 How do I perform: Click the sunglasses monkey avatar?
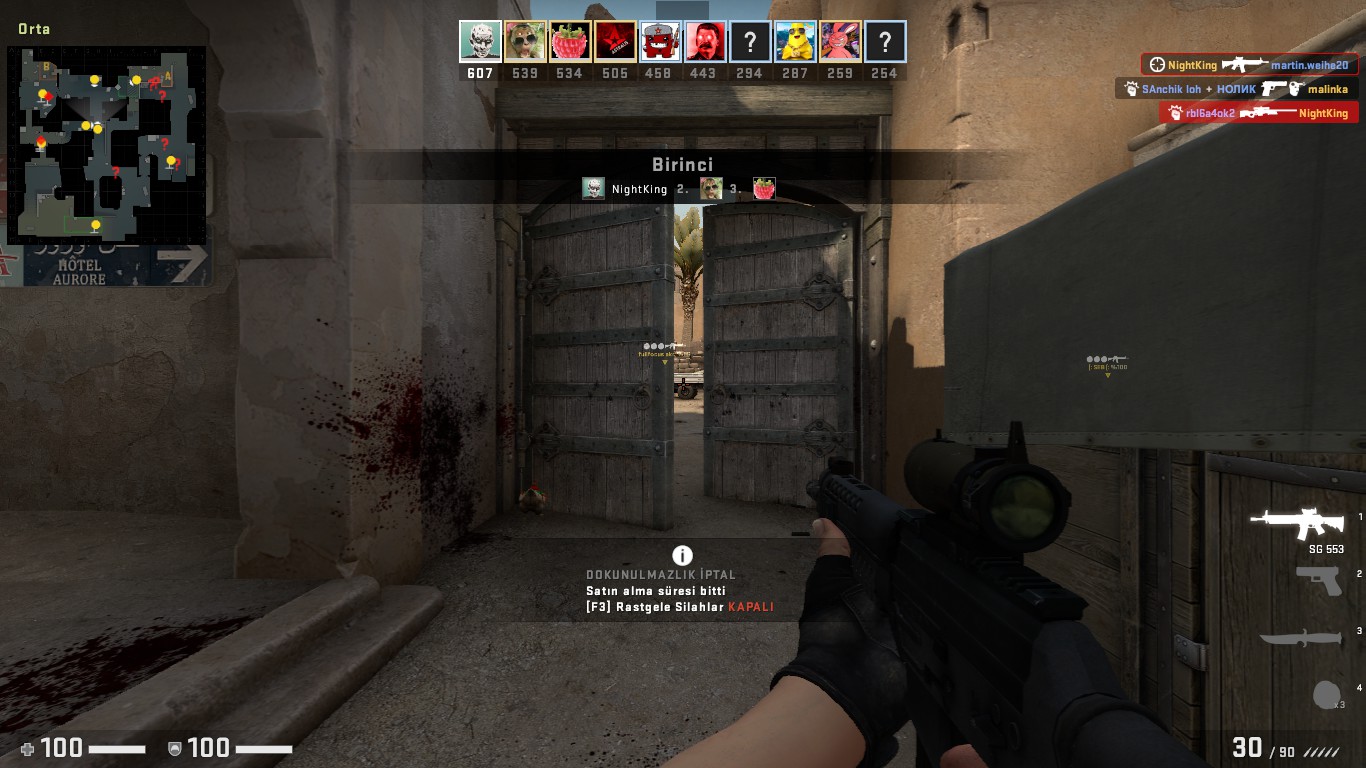pos(525,42)
